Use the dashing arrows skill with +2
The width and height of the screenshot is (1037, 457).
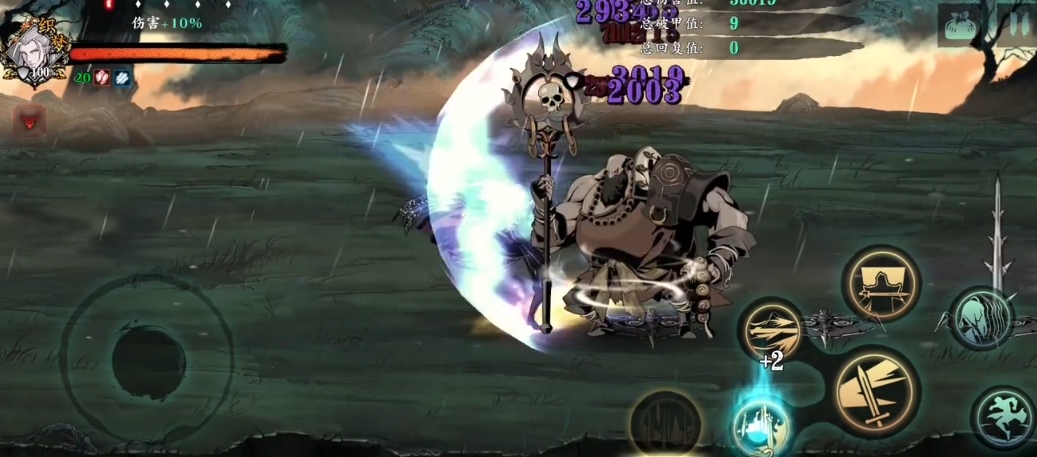tap(772, 331)
